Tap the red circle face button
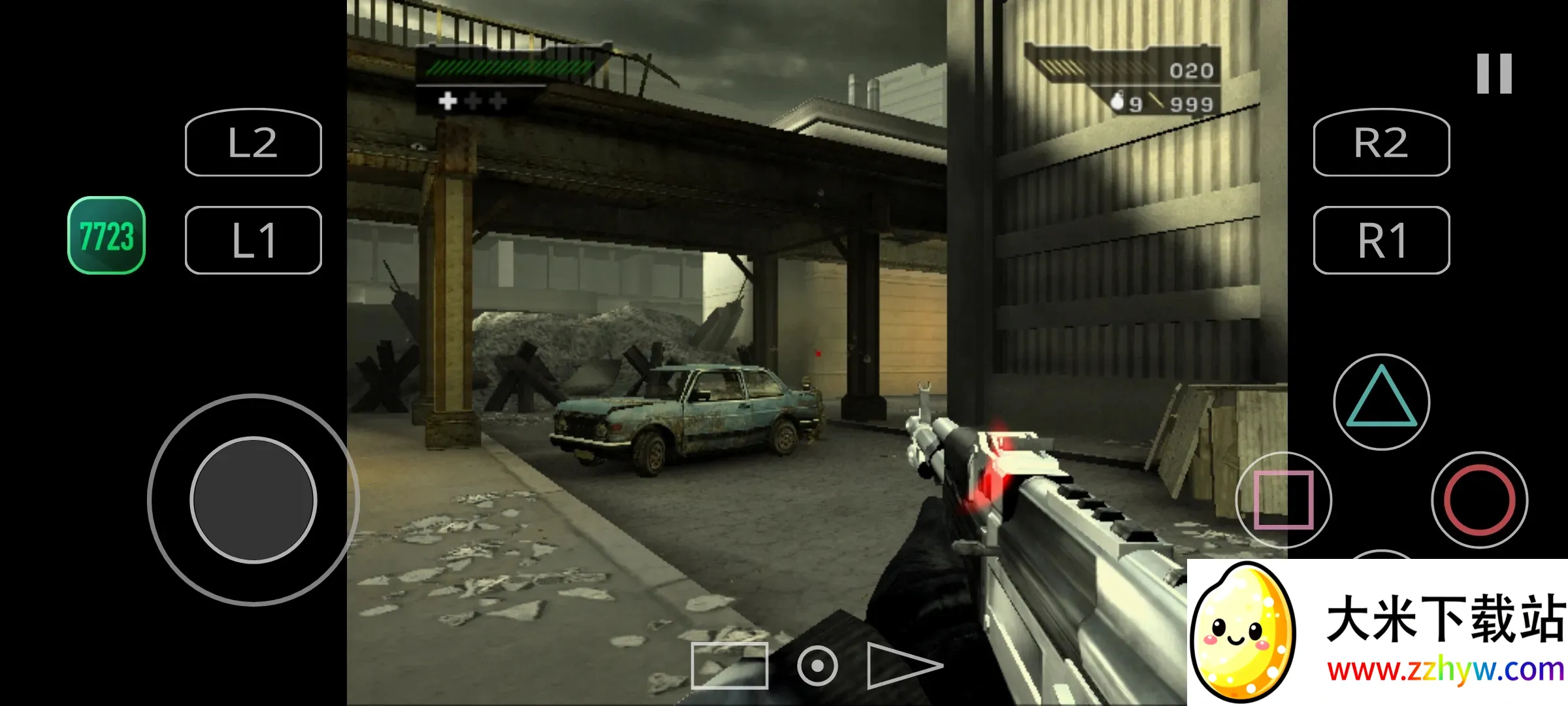Screen dimensions: 1568x706 [1479, 499]
